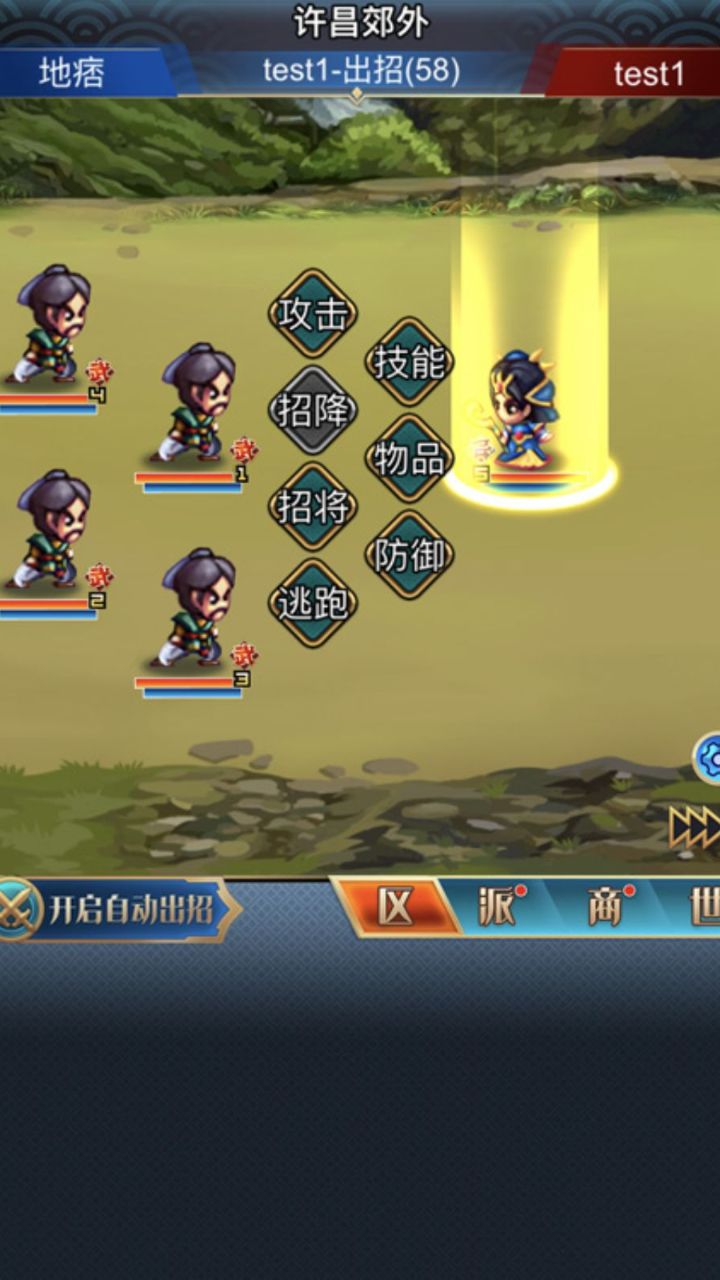Target the enemy thug numbered 2
Screen dimensions: 720x1280
[x=52, y=531]
